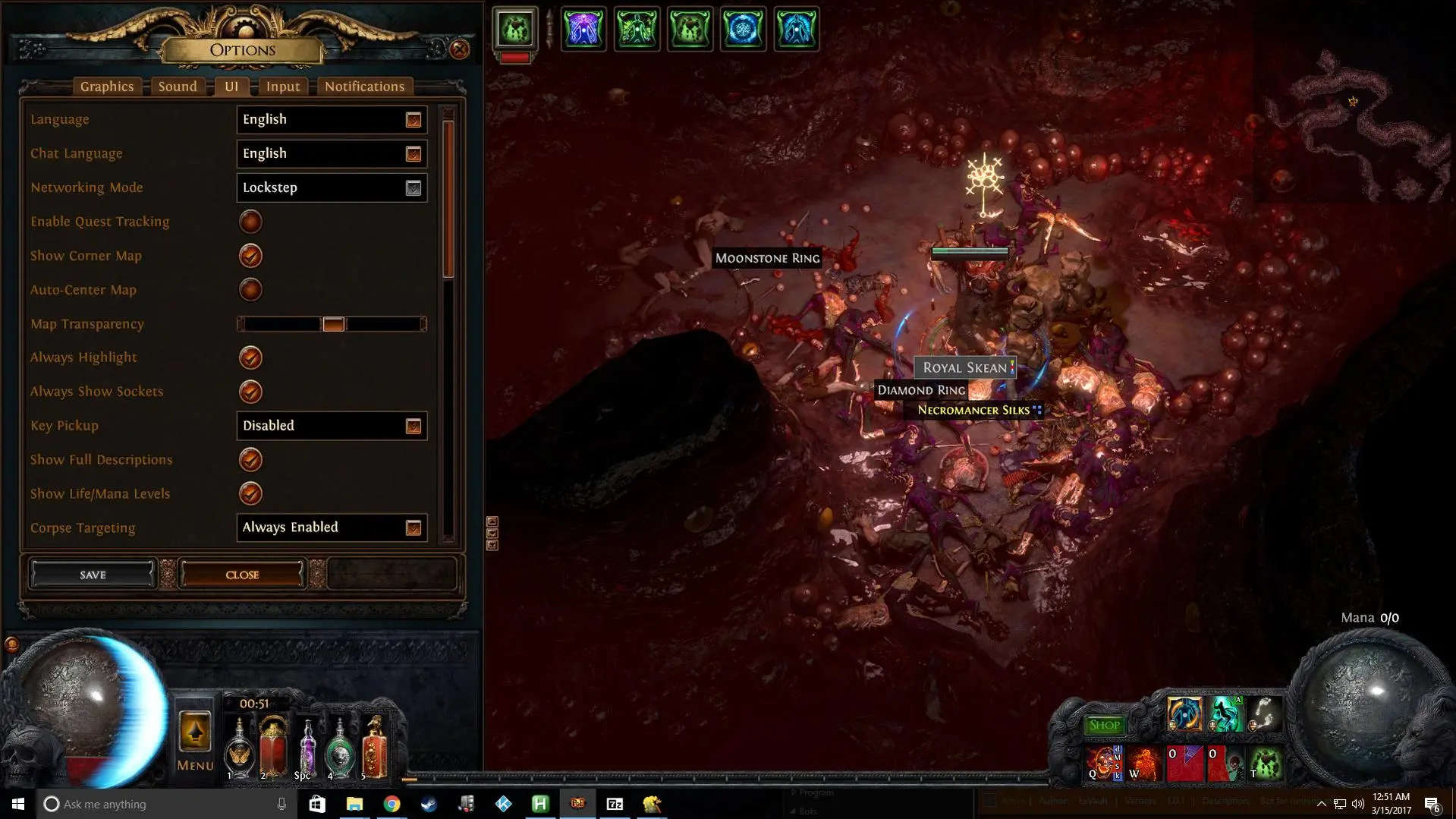This screenshot has width=1456, height=819.
Task: Enable Quest Tracking checkbox
Action: pos(250,222)
